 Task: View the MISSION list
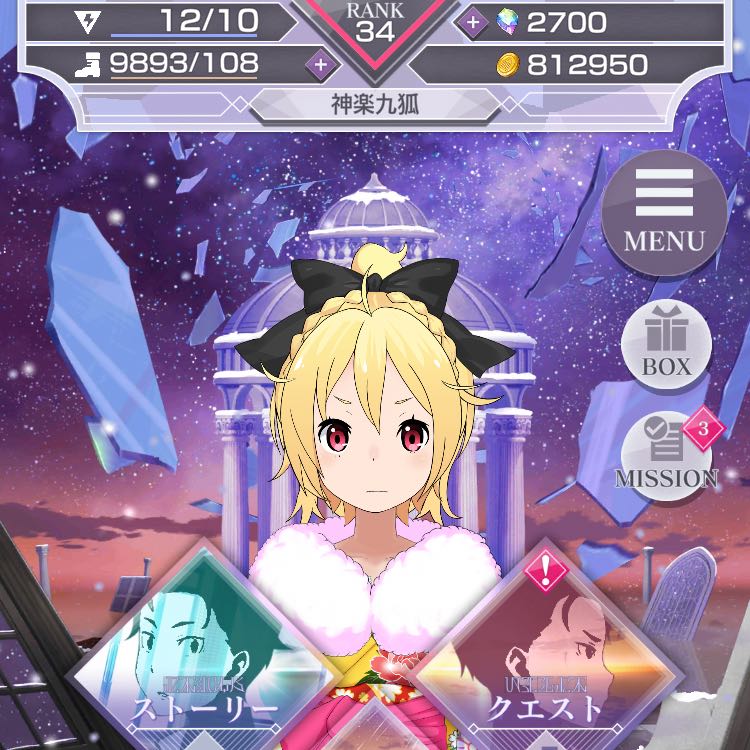pyautogui.click(x=666, y=455)
